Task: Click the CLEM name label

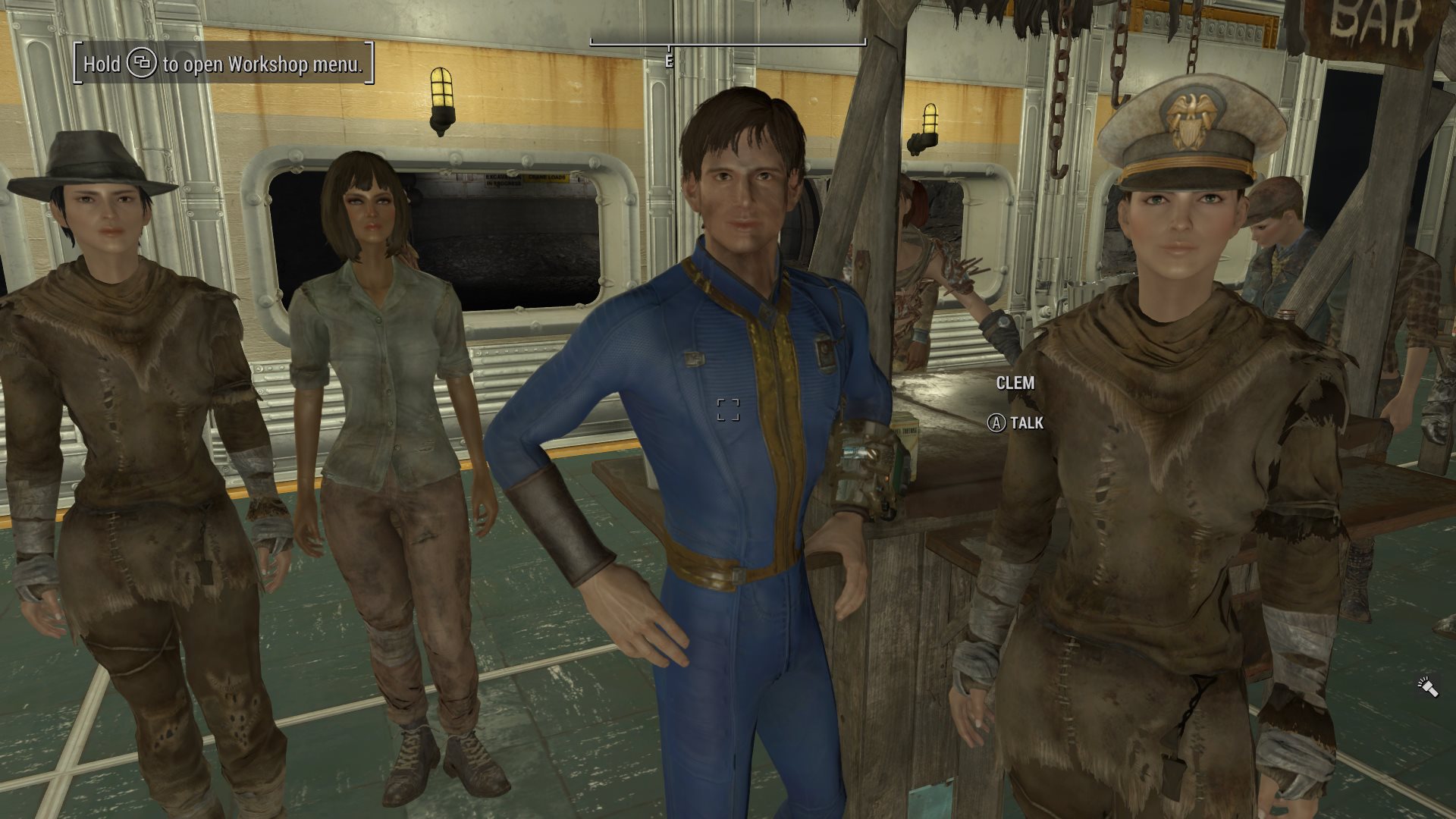Action: click(1015, 384)
